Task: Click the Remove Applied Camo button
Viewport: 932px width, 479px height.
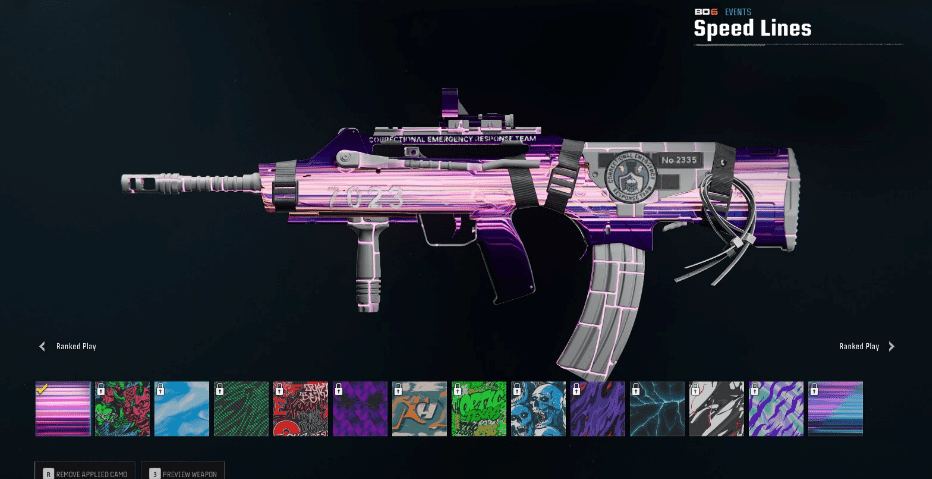Action: pyautogui.click(x=85, y=471)
